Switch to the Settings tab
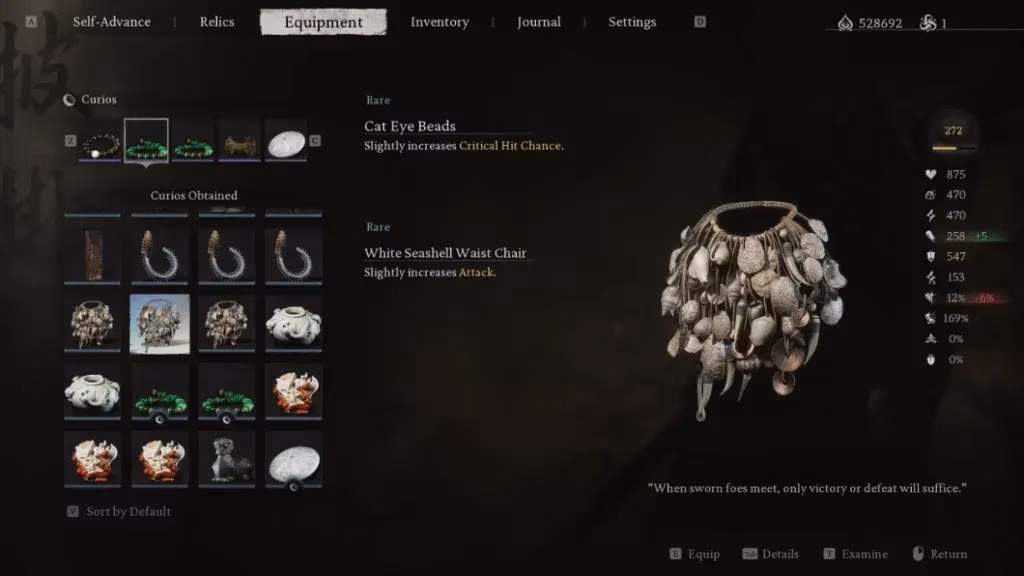The width and height of the screenshot is (1024, 576). coord(632,22)
